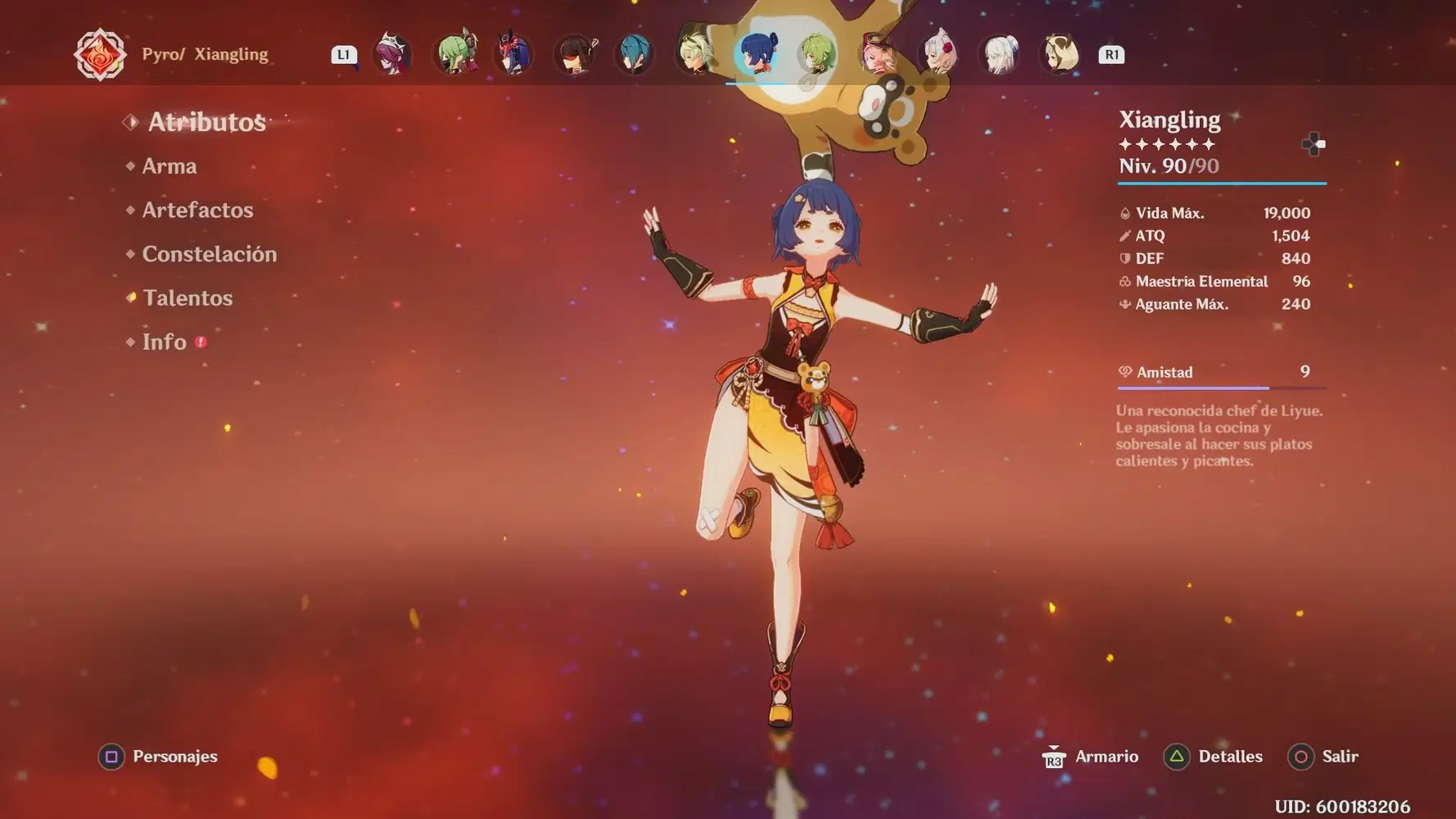The width and height of the screenshot is (1456, 819).
Task: Select the Constelación menu entry
Action: 210,254
